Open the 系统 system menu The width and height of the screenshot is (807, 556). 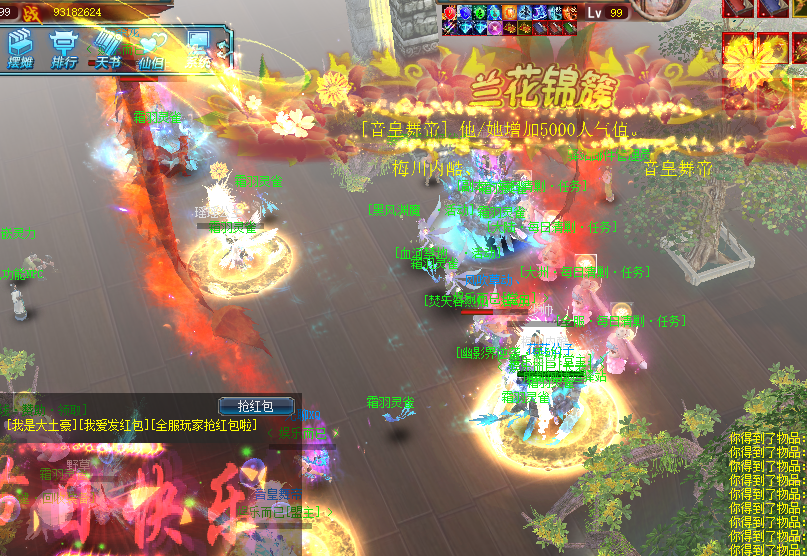click(197, 50)
